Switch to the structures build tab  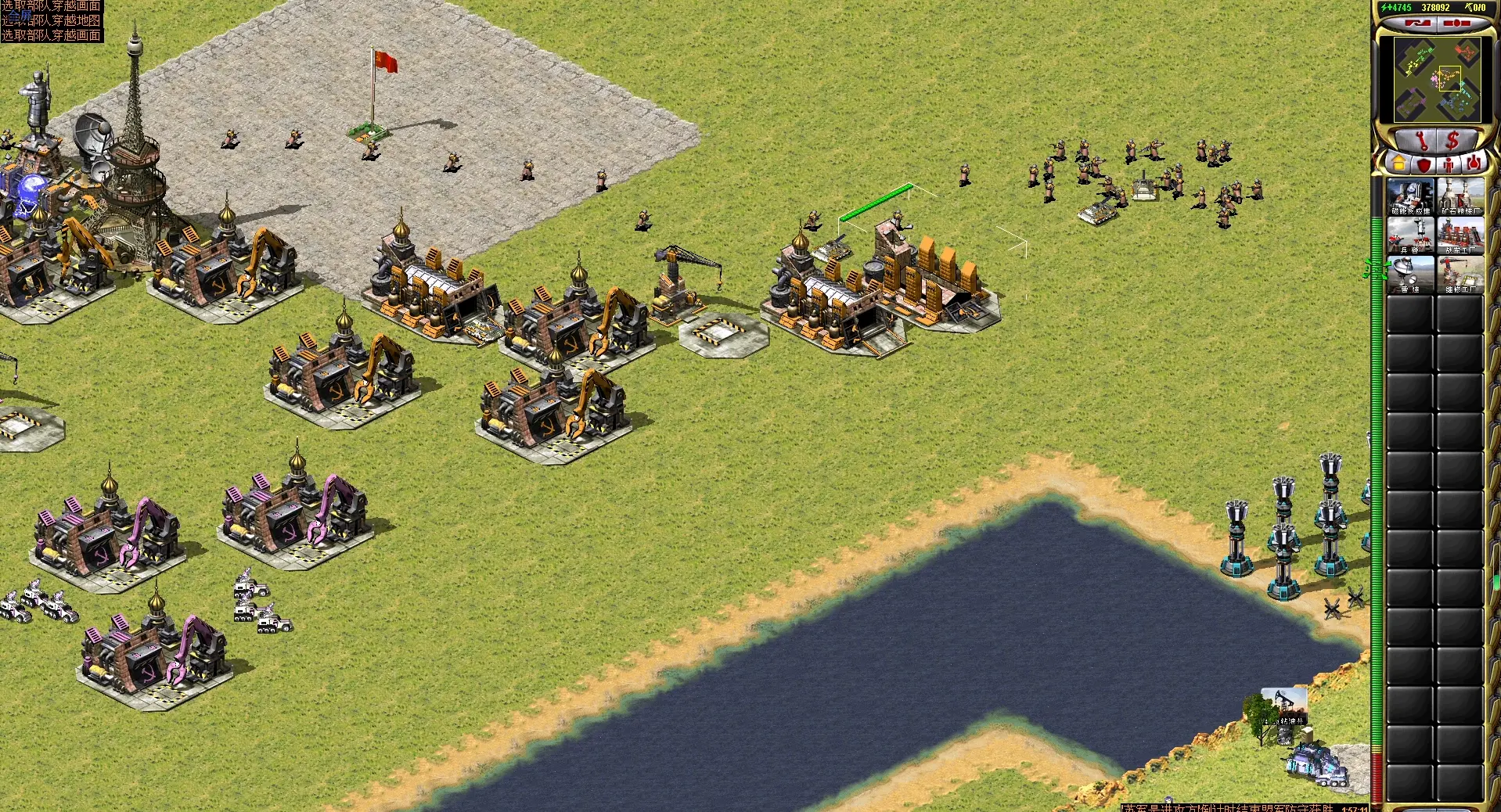point(1398,163)
